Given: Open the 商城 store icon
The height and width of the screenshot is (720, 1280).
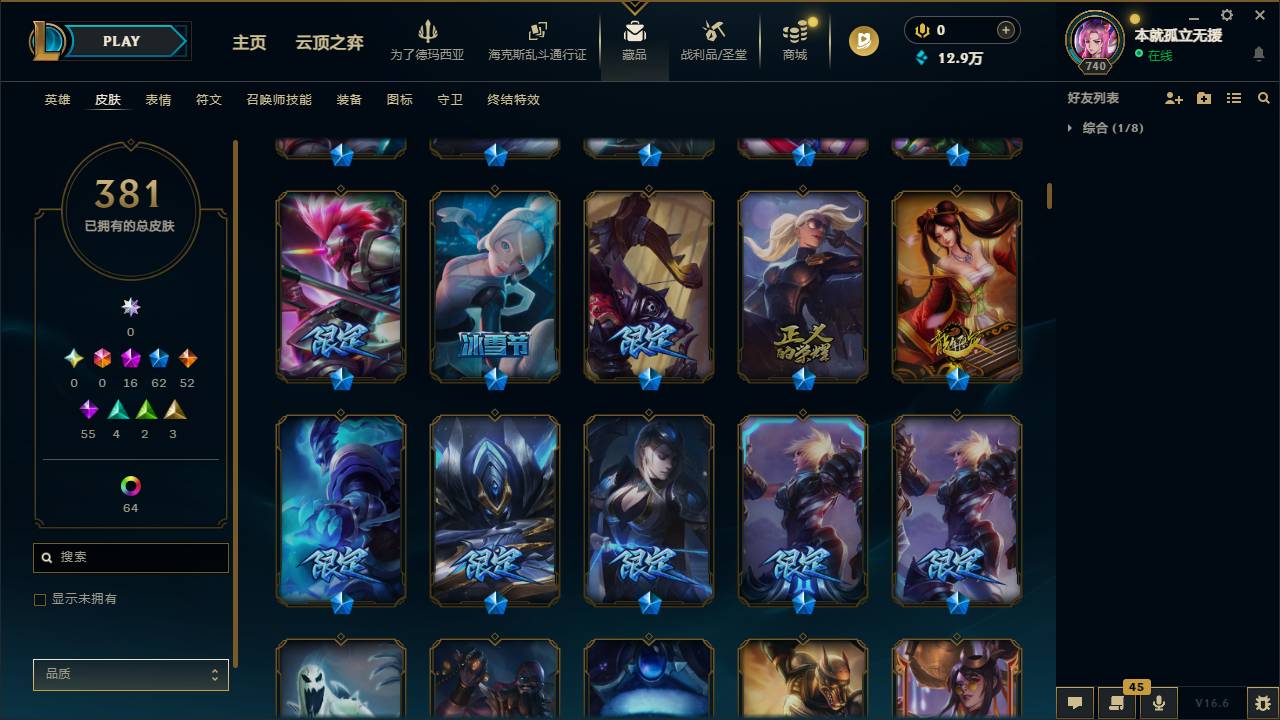Looking at the screenshot, I should pos(794,38).
